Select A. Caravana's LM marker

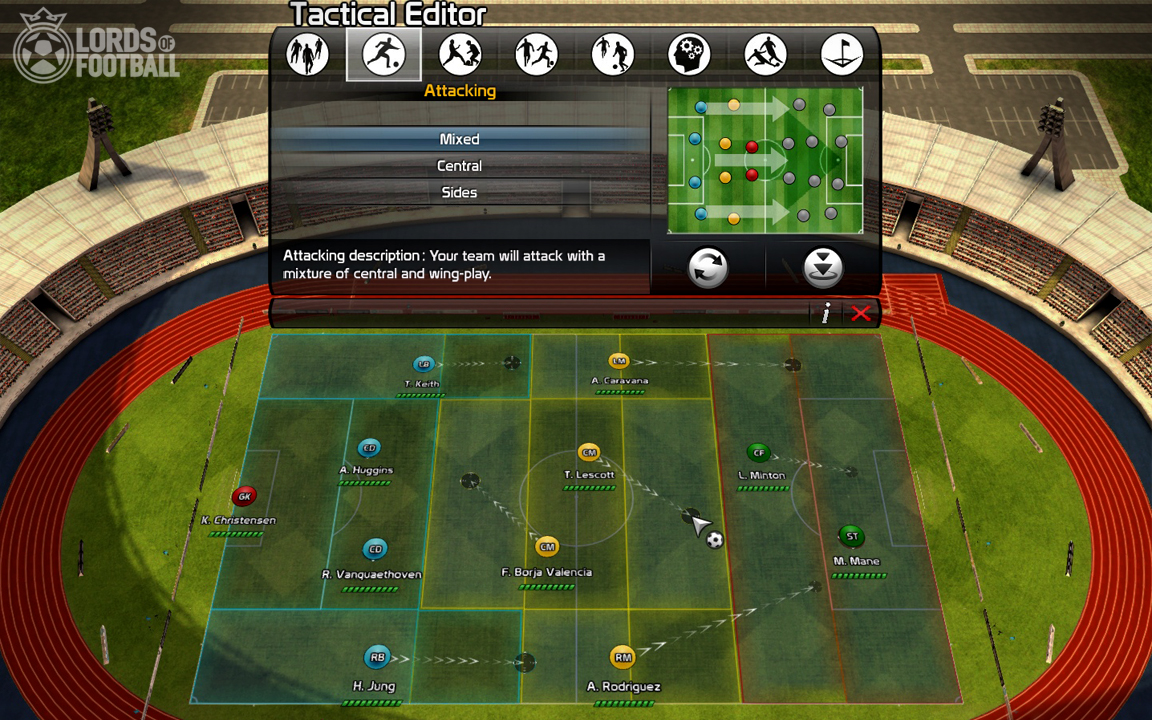pyautogui.click(x=619, y=361)
